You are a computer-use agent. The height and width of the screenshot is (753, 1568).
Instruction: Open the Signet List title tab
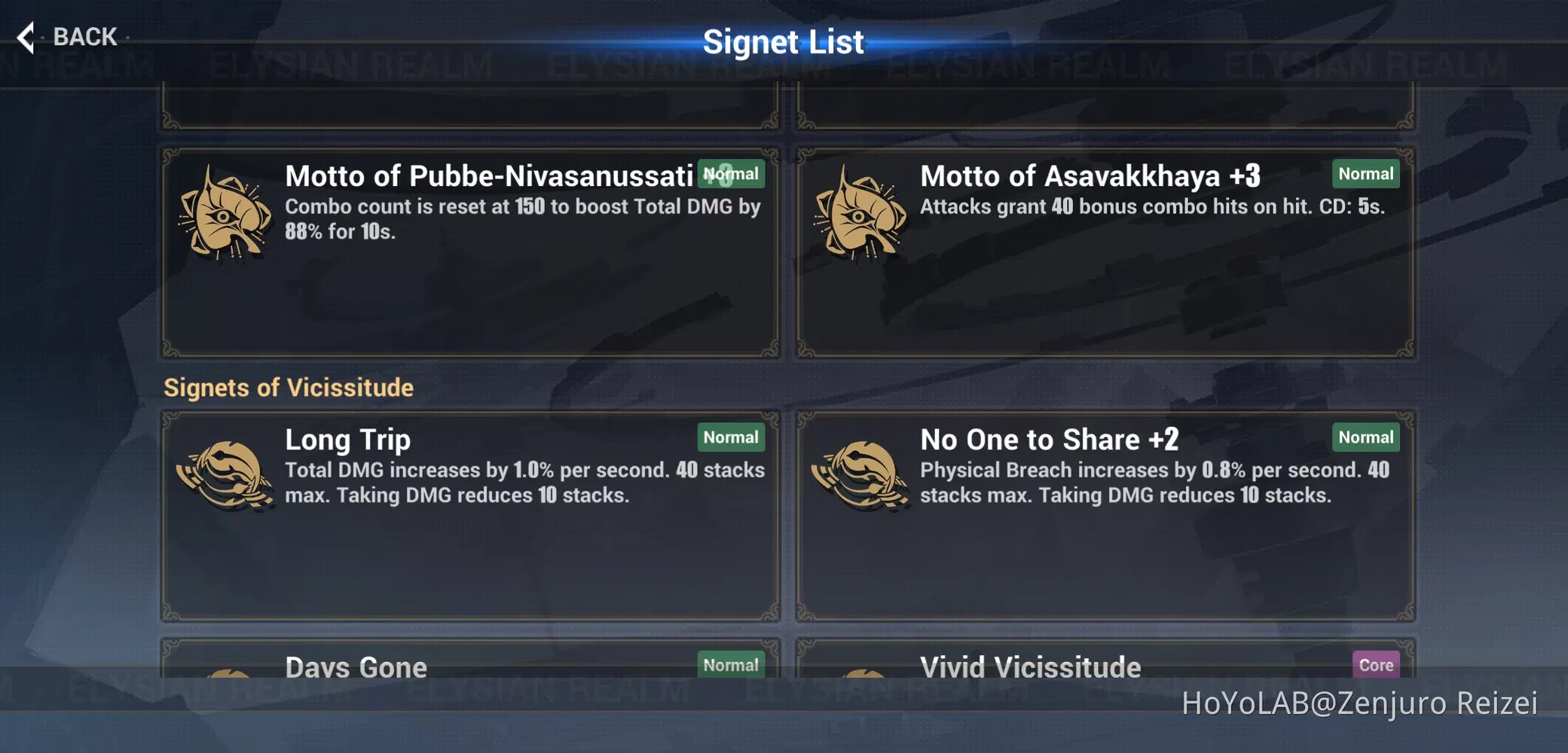pyautogui.click(x=784, y=41)
